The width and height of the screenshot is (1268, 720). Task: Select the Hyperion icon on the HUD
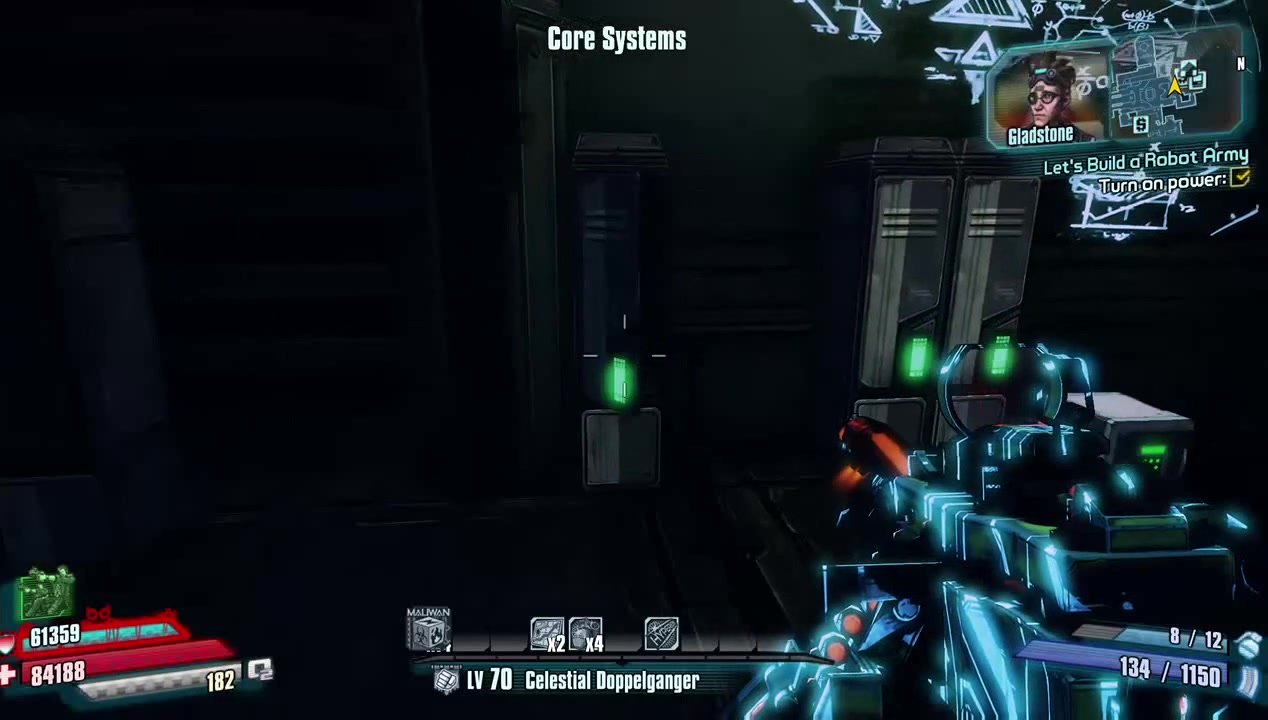coord(661,634)
